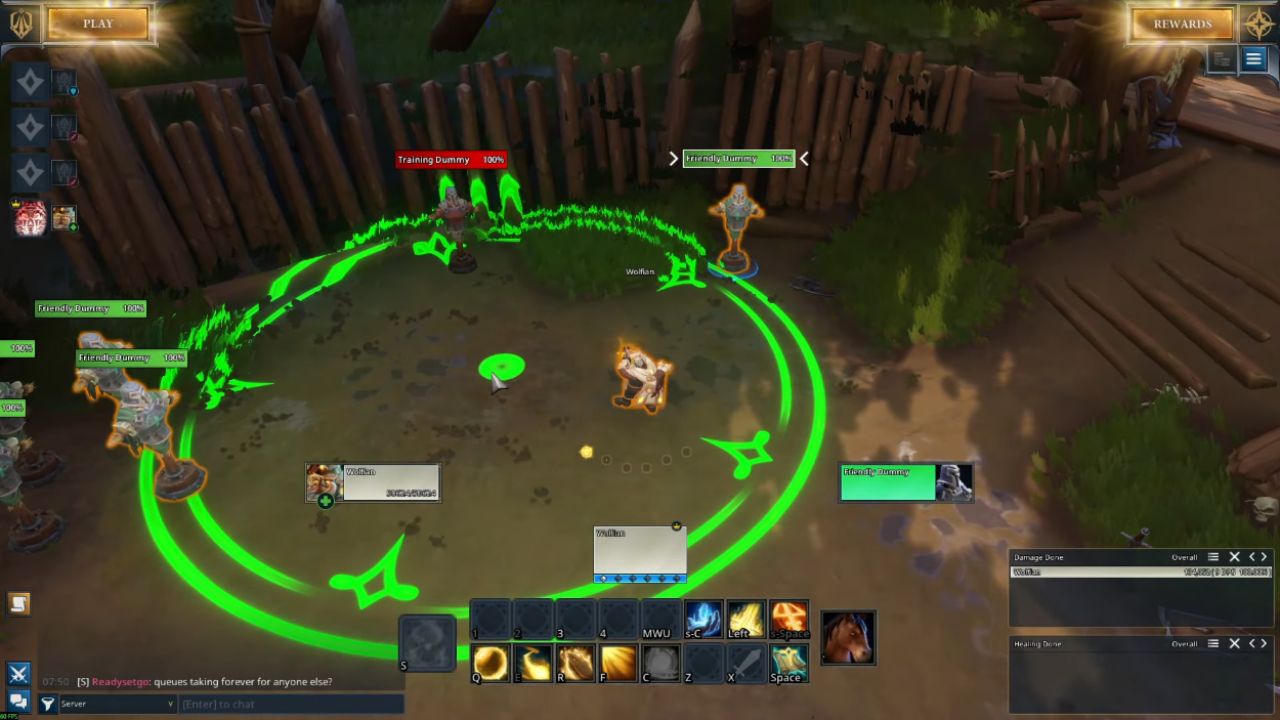Click the golden PLAY button
The image size is (1280, 720).
(x=98, y=24)
